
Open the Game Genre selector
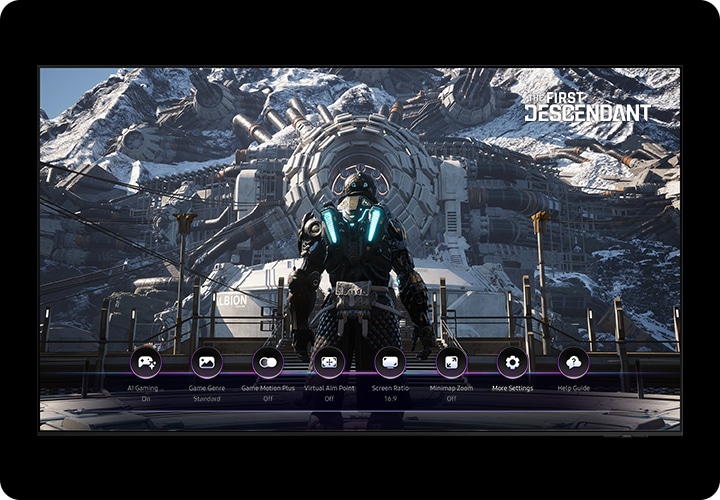click(x=207, y=362)
